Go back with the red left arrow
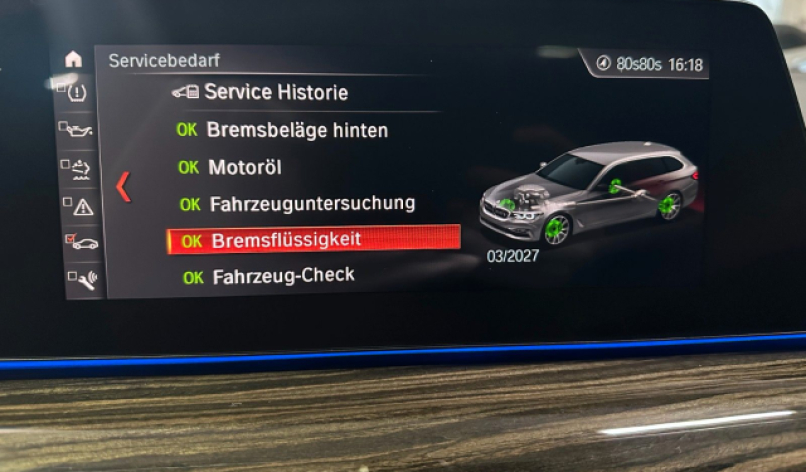 point(124,186)
